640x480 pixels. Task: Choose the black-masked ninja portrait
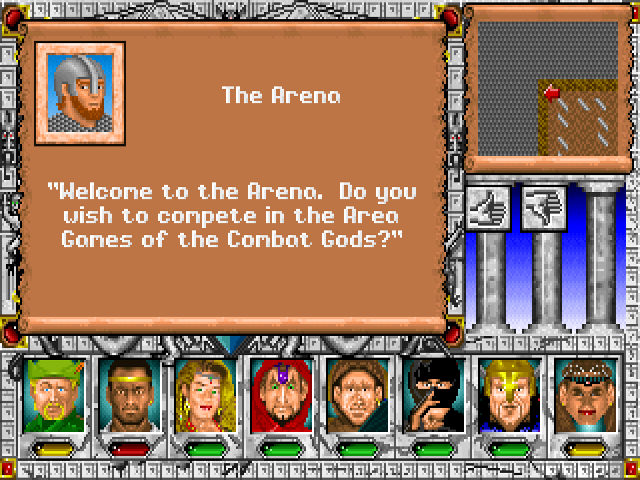coord(430,395)
